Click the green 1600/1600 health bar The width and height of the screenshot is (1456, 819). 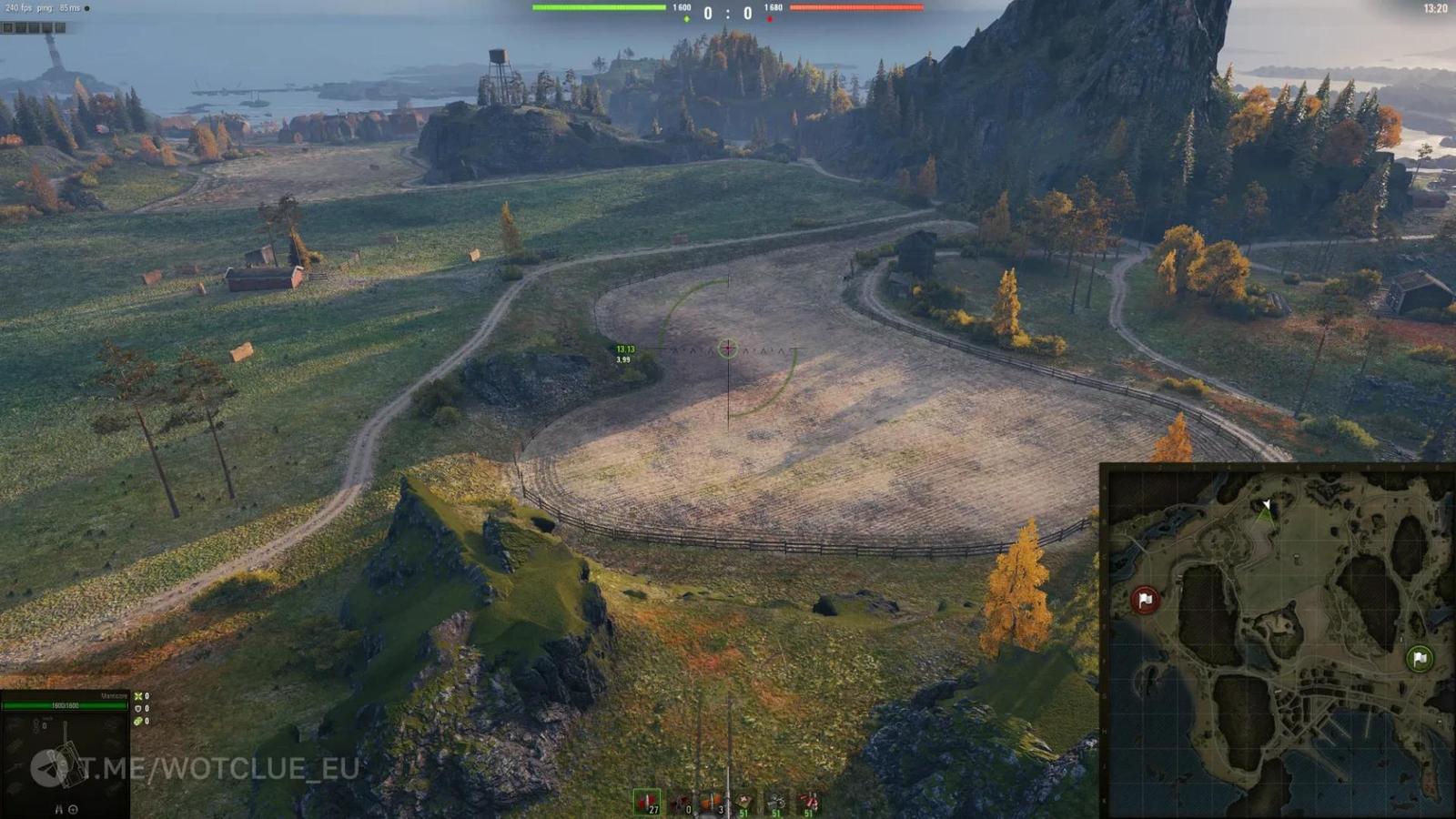point(64,704)
